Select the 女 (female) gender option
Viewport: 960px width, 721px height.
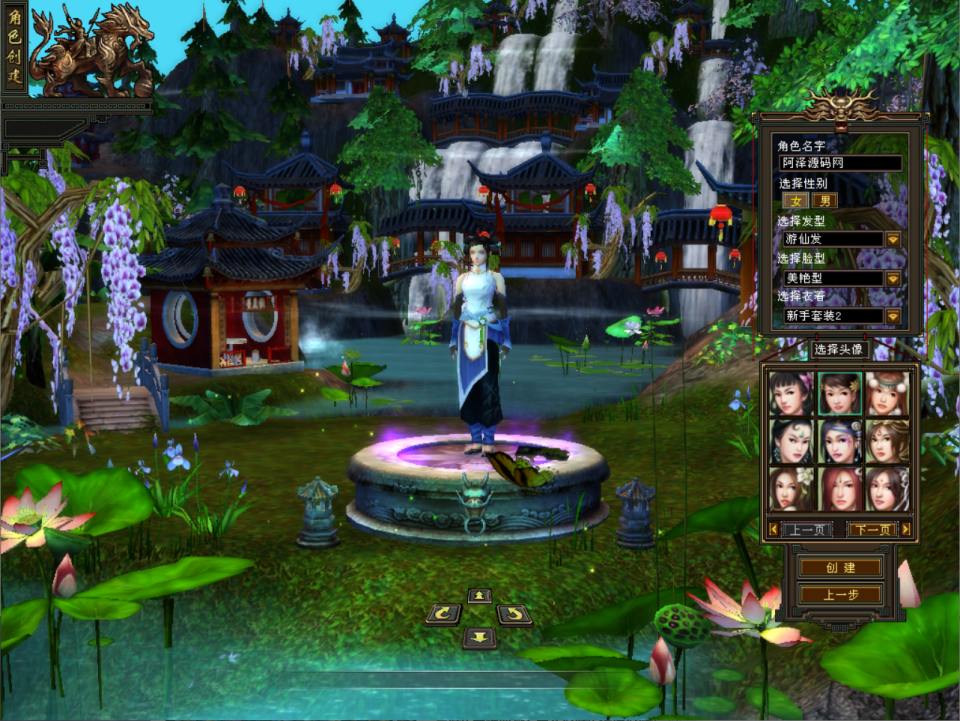(796, 200)
